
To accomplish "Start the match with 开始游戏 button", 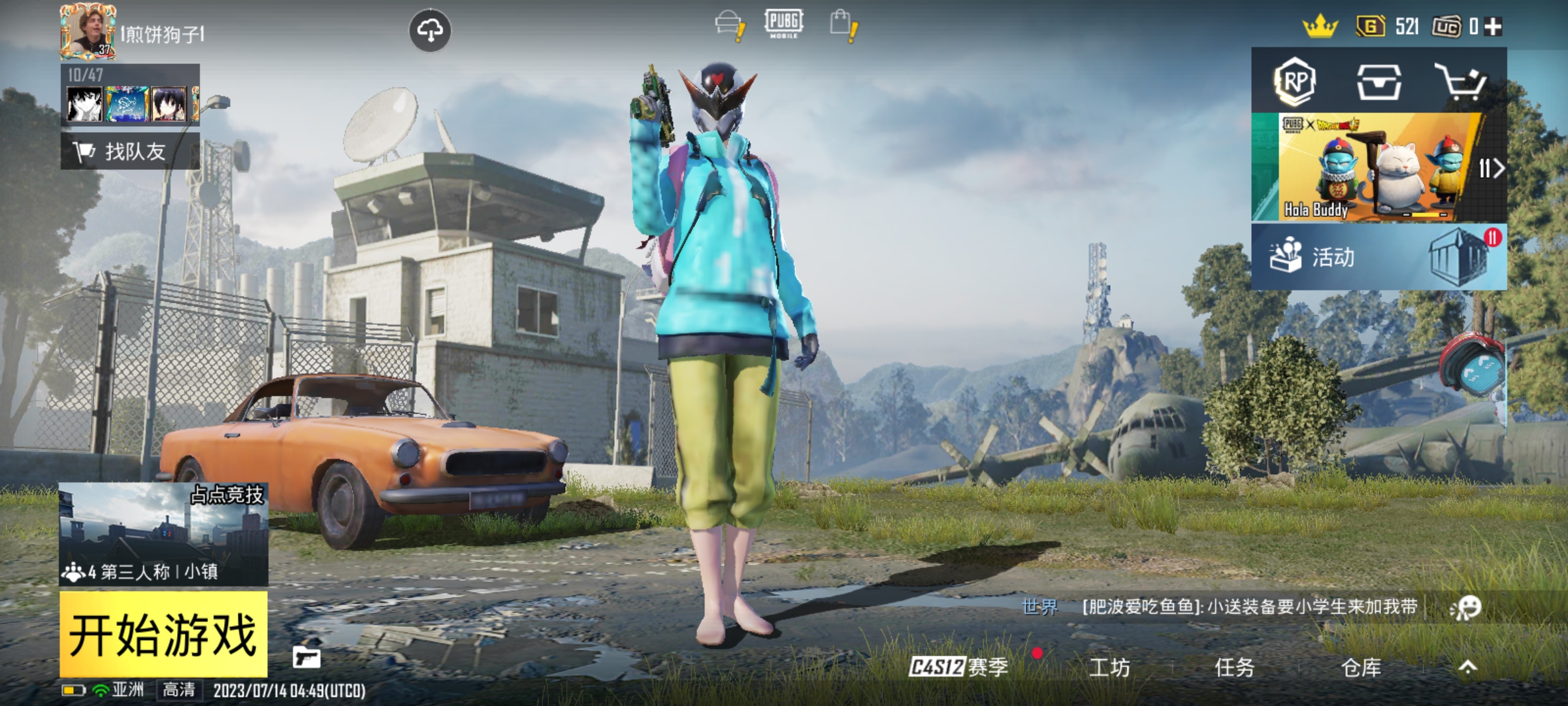I will coord(163,634).
